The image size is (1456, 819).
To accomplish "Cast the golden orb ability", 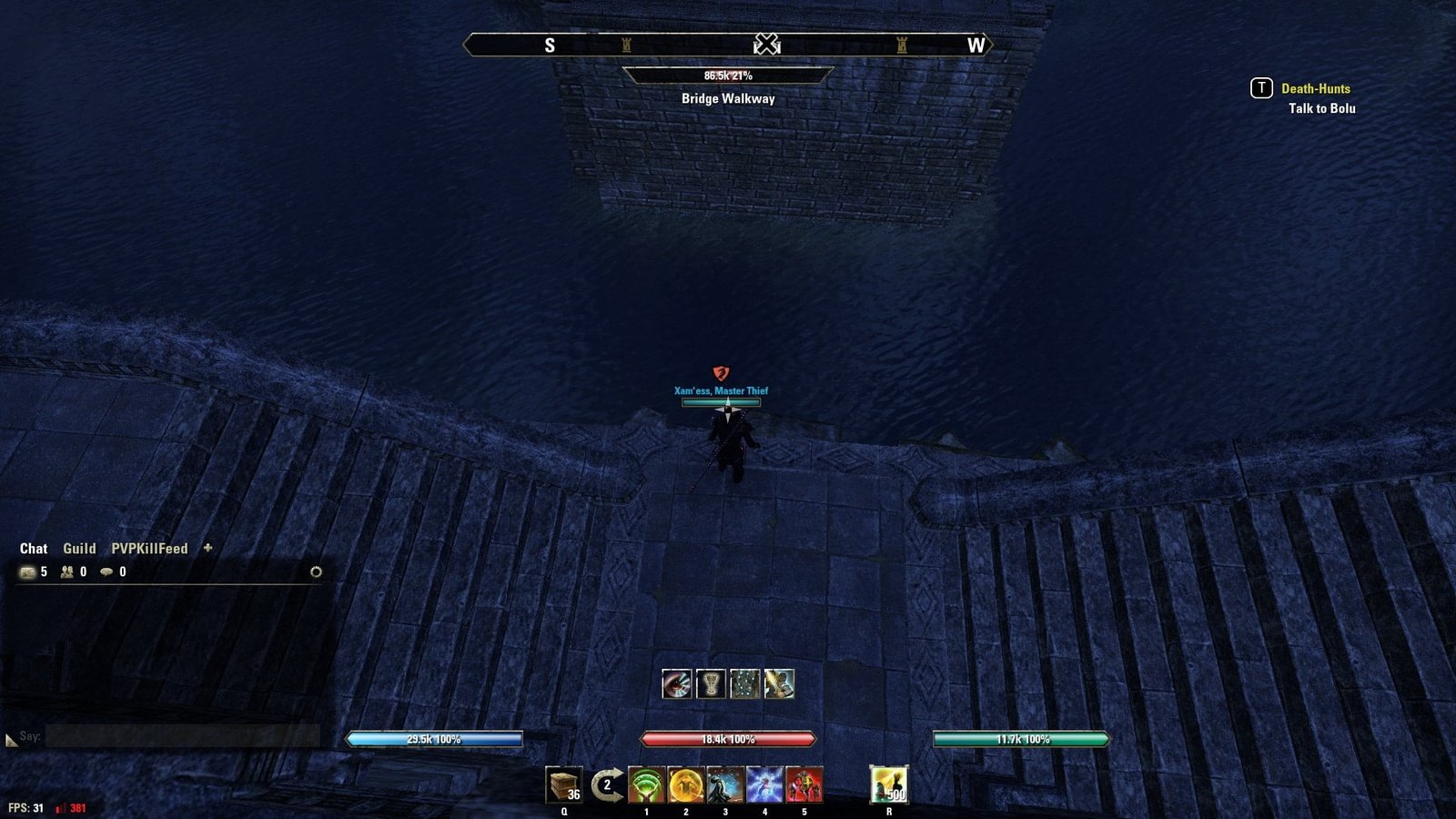I will point(685,784).
